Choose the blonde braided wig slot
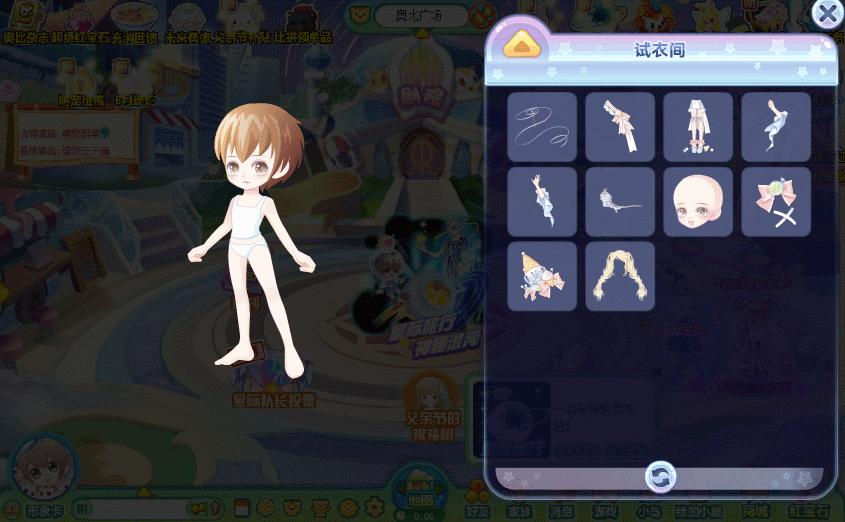 (x=620, y=276)
